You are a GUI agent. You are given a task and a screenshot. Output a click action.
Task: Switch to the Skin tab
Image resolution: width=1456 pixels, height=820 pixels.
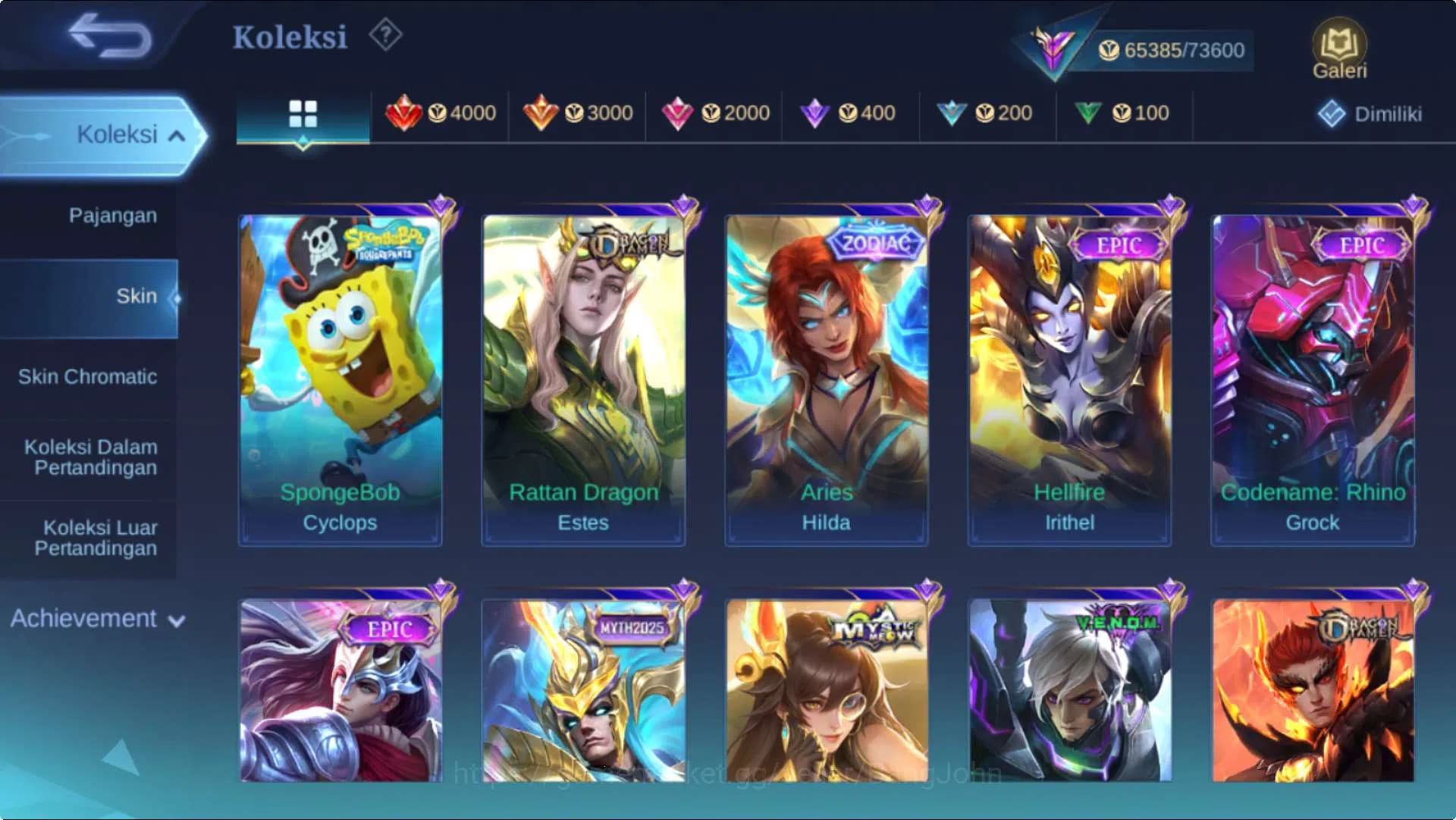pos(136,296)
